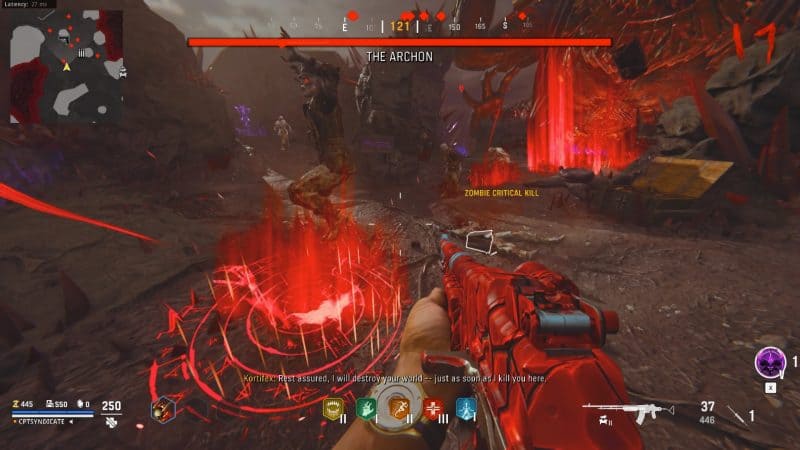Image resolution: width=800 pixels, height=450 pixels.
Task: Click the hexagonal ammo mod icon
Action: (163, 408)
